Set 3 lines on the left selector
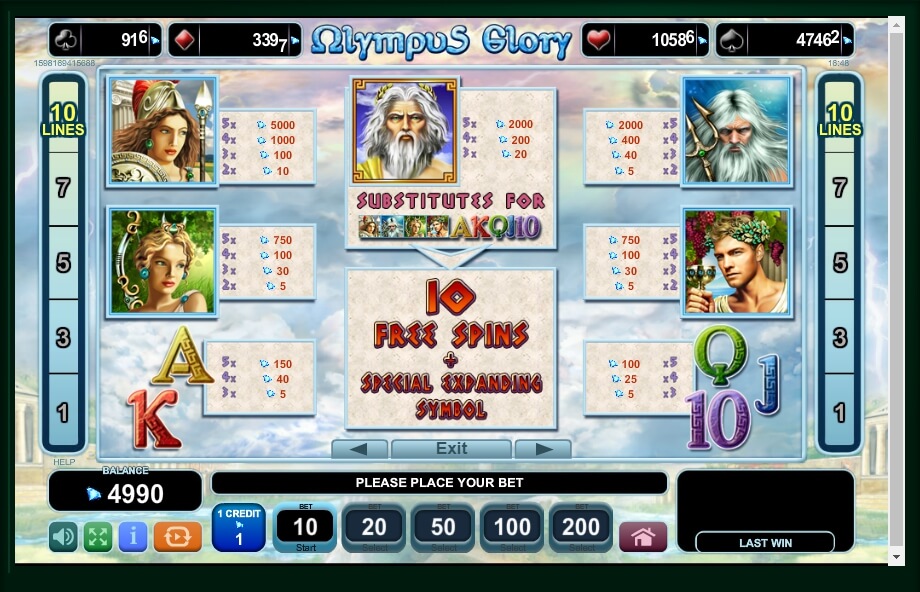 click(x=63, y=337)
